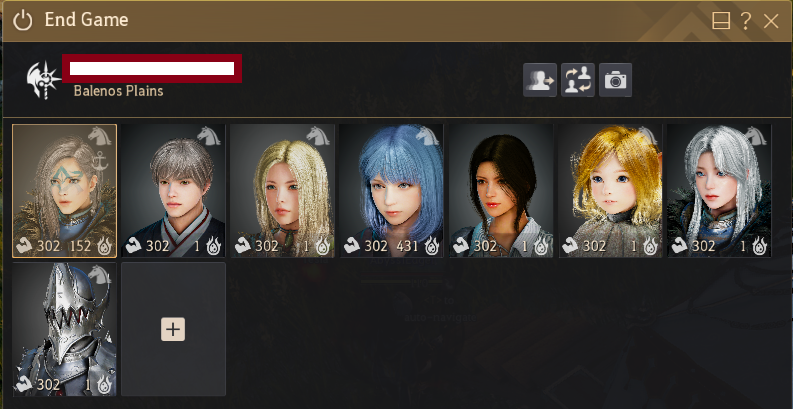
Task: Choose the golden curly-haired character portrait
Action: pyautogui.click(x=609, y=191)
